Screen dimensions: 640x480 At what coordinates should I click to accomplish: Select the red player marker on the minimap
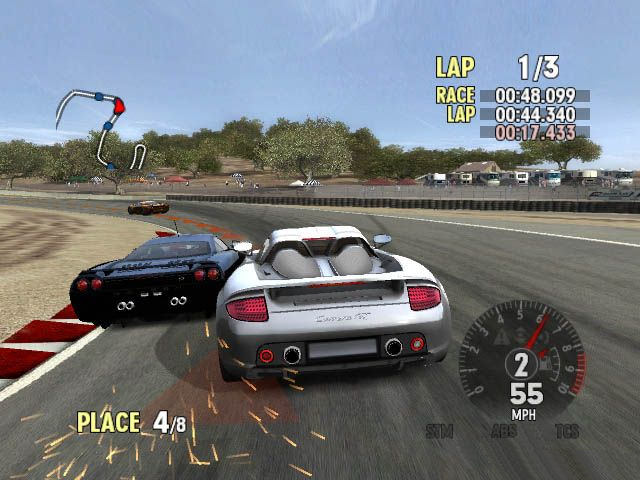coord(120,104)
